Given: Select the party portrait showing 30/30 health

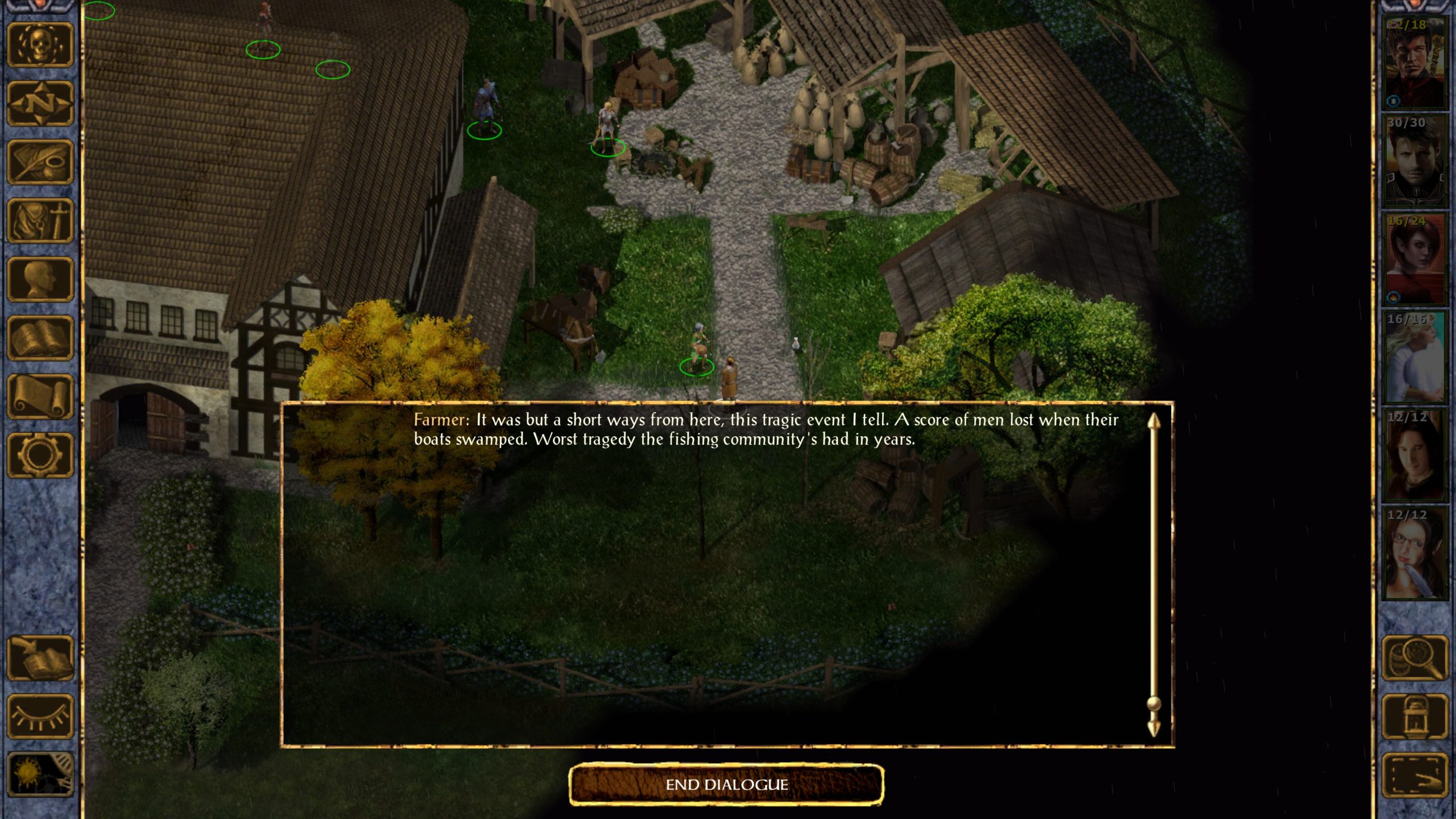Looking at the screenshot, I should pyautogui.click(x=1414, y=160).
